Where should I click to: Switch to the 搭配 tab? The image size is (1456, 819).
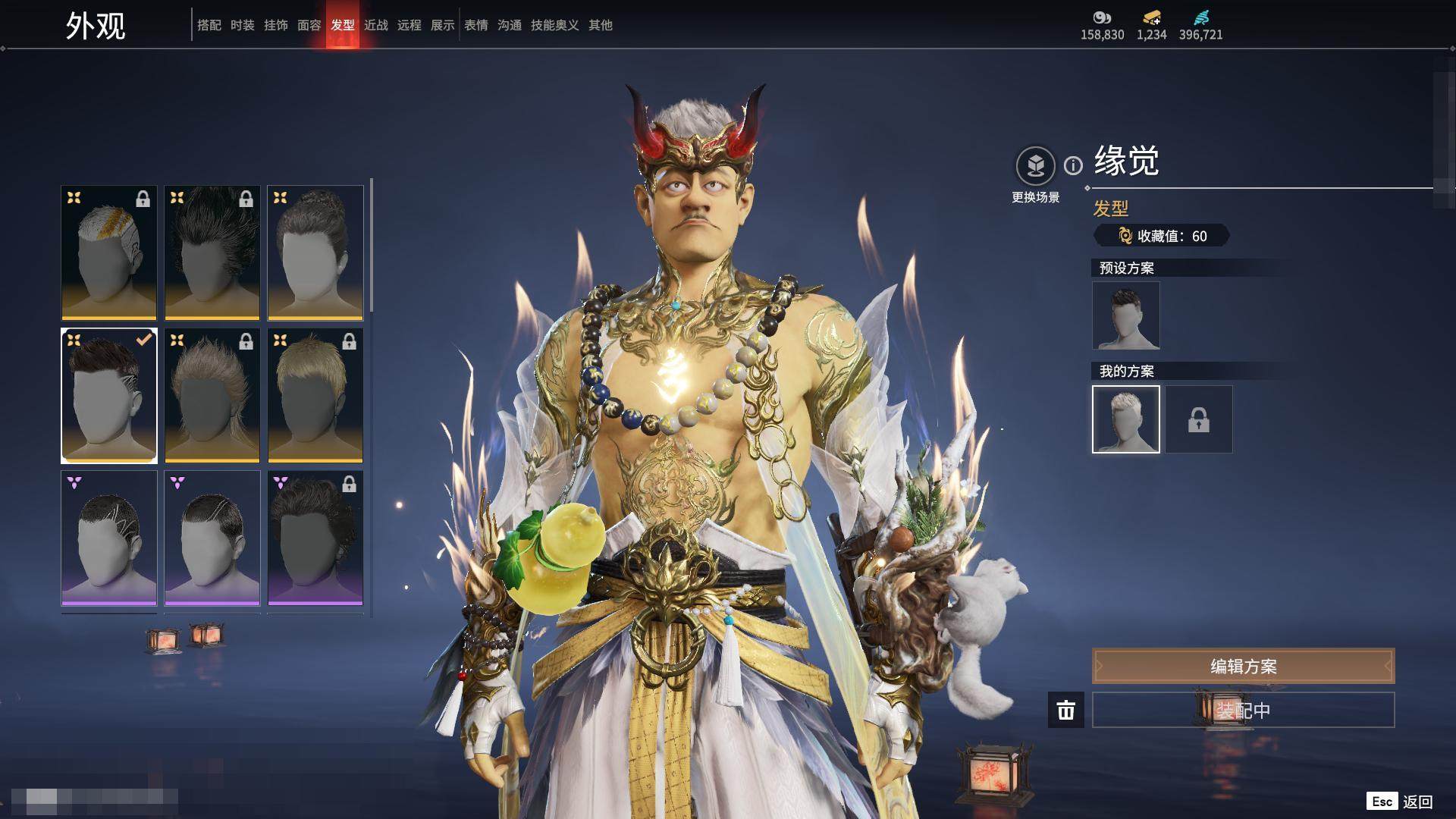point(209,25)
